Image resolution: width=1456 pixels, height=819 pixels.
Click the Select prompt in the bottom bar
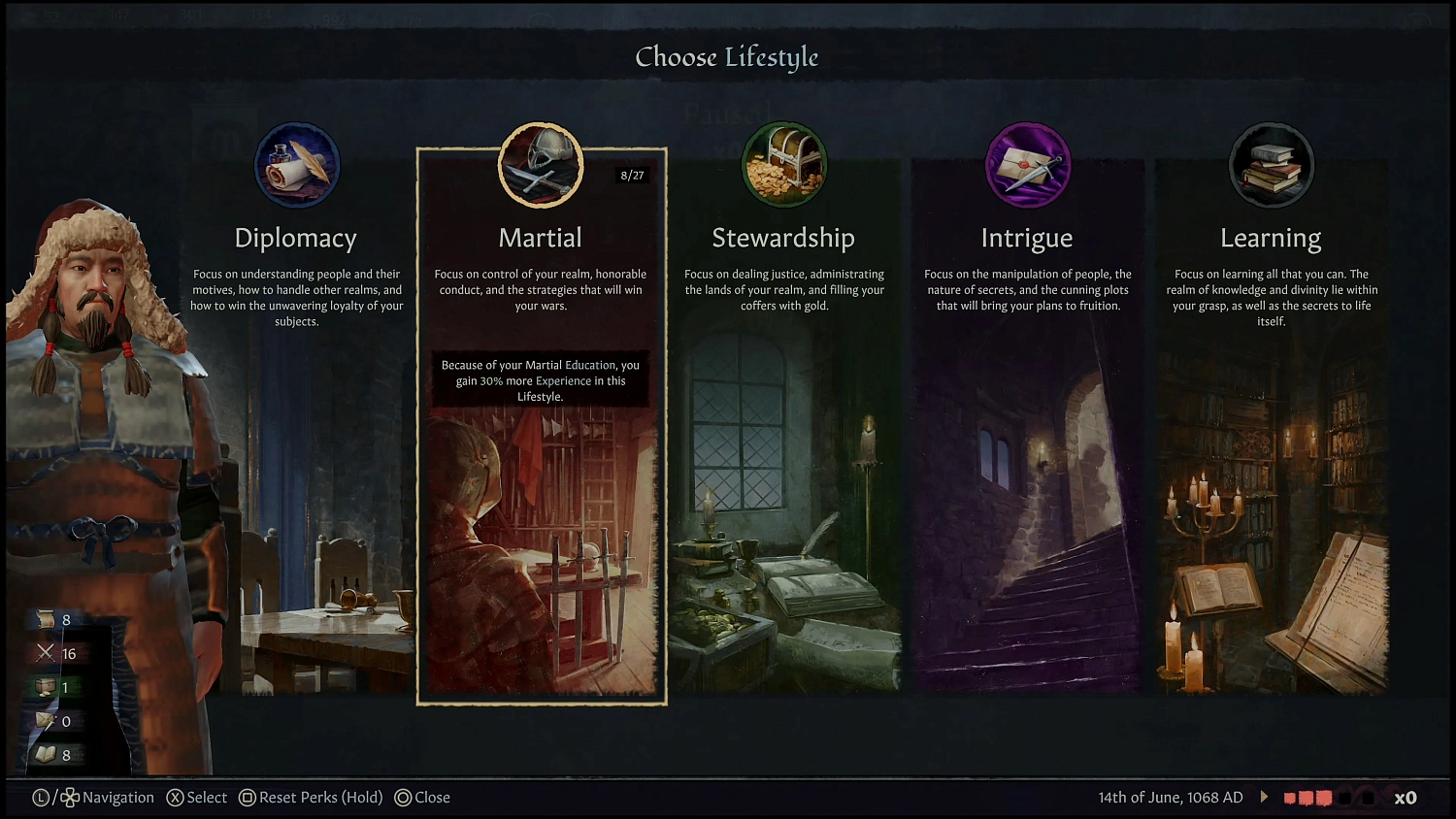tap(197, 797)
